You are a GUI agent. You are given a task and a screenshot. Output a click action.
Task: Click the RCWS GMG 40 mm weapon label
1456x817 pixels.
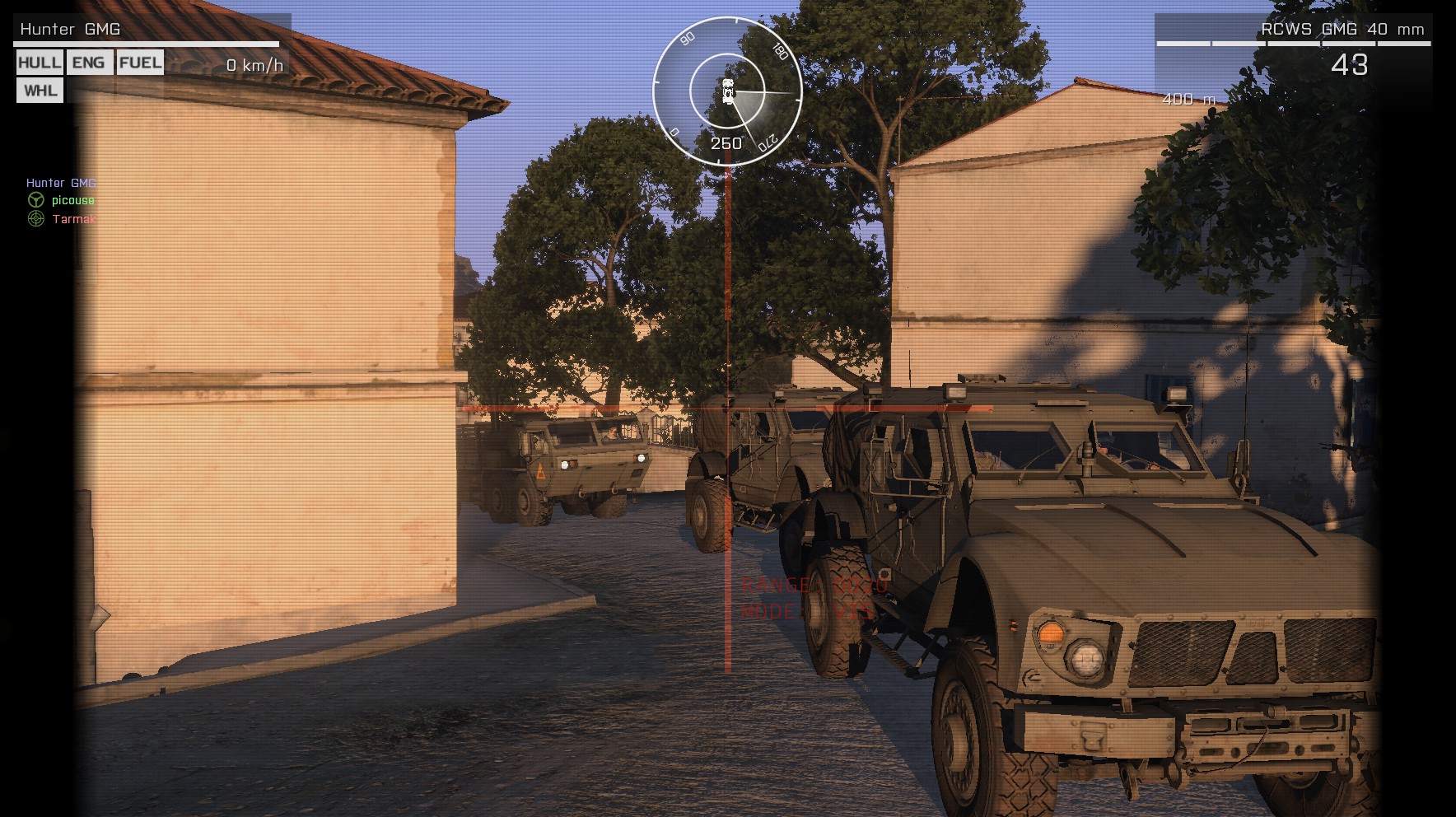pyautogui.click(x=1342, y=29)
